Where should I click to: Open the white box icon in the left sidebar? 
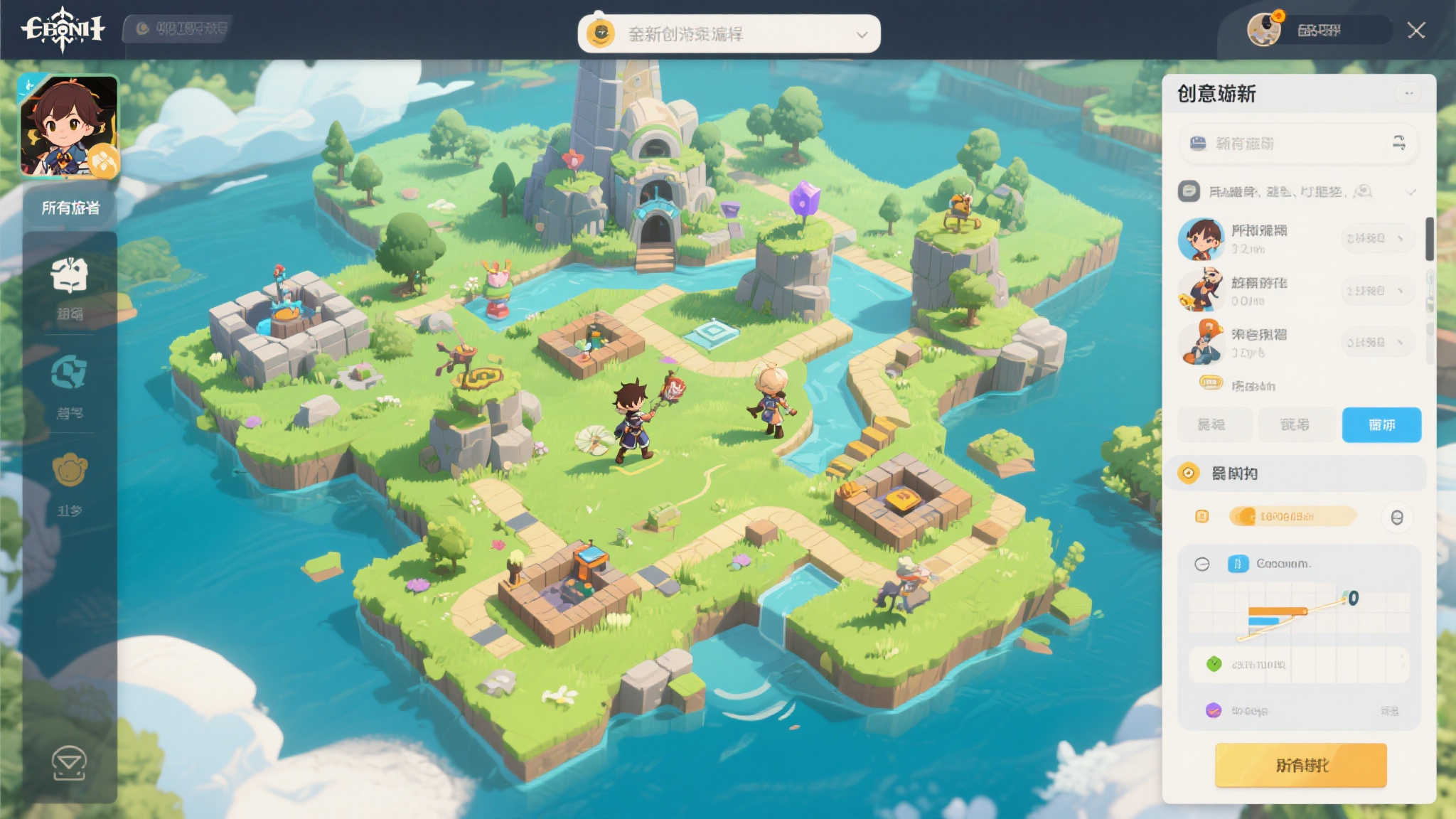pyautogui.click(x=70, y=276)
